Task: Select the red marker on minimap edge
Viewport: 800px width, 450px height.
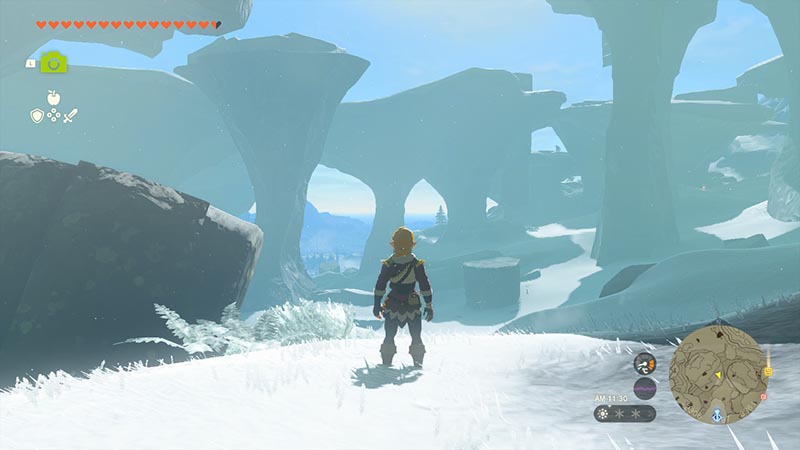Action: coord(764,395)
